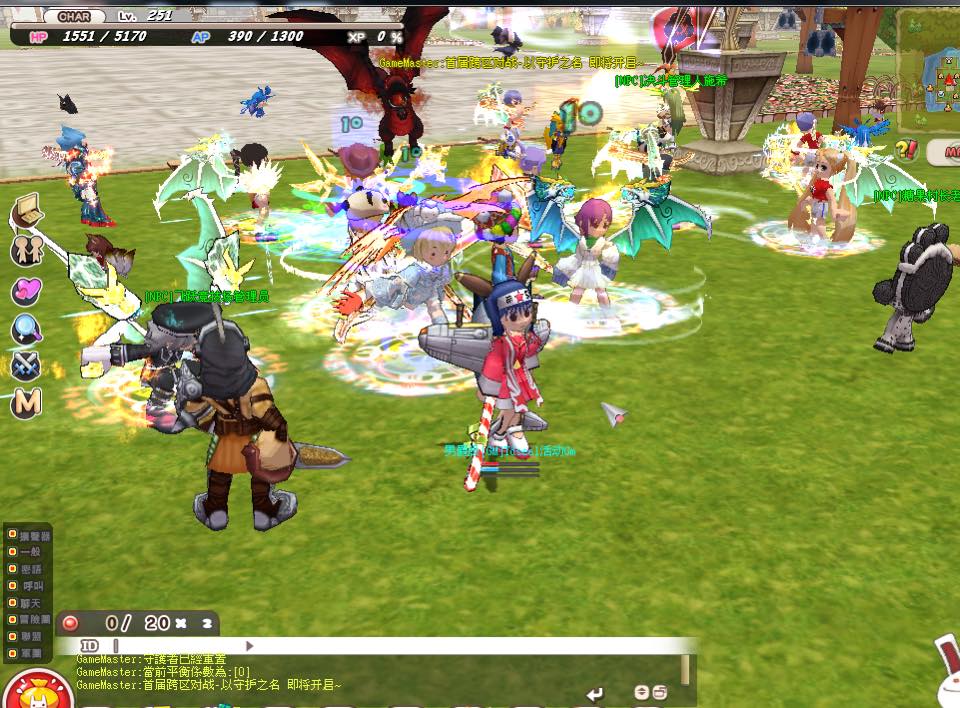Image resolution: width=960 pixels, height=708 pixels.
Task: Open the magnifying glass search icon
Action: 26,329
